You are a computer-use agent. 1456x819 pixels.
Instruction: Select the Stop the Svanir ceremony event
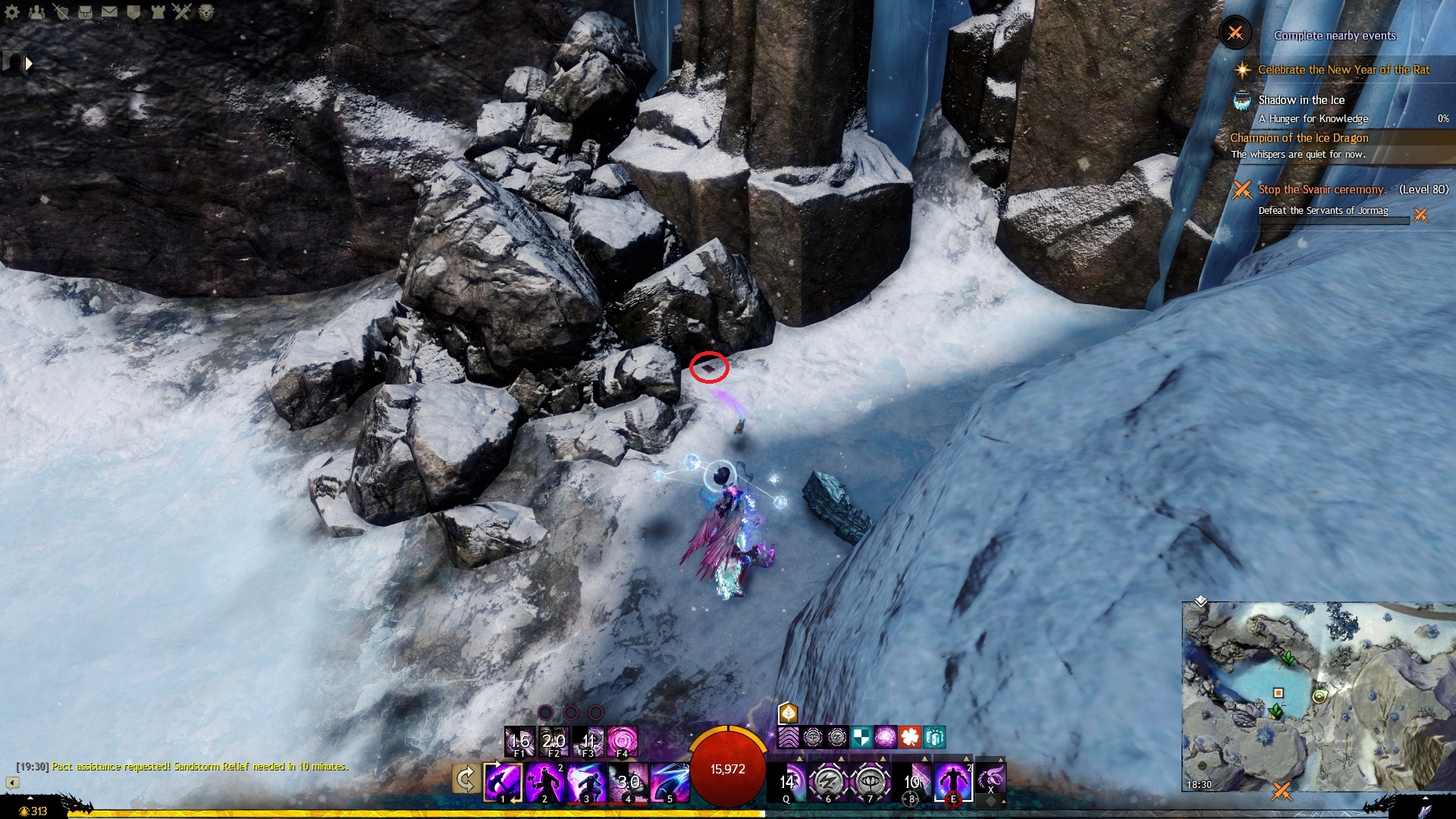pos(1321,190)
